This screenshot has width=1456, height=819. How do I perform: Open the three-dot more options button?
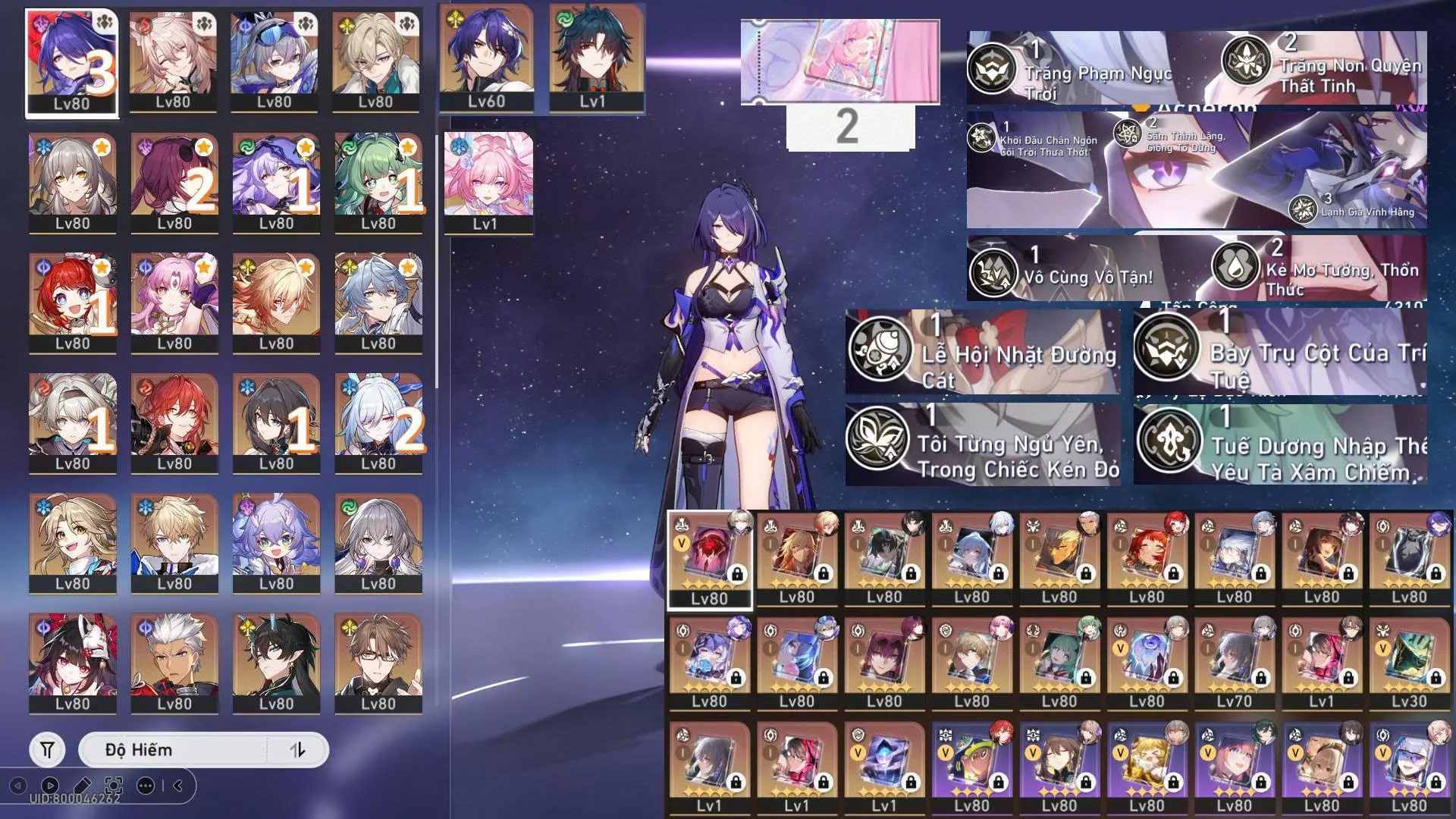pos(146,786)
